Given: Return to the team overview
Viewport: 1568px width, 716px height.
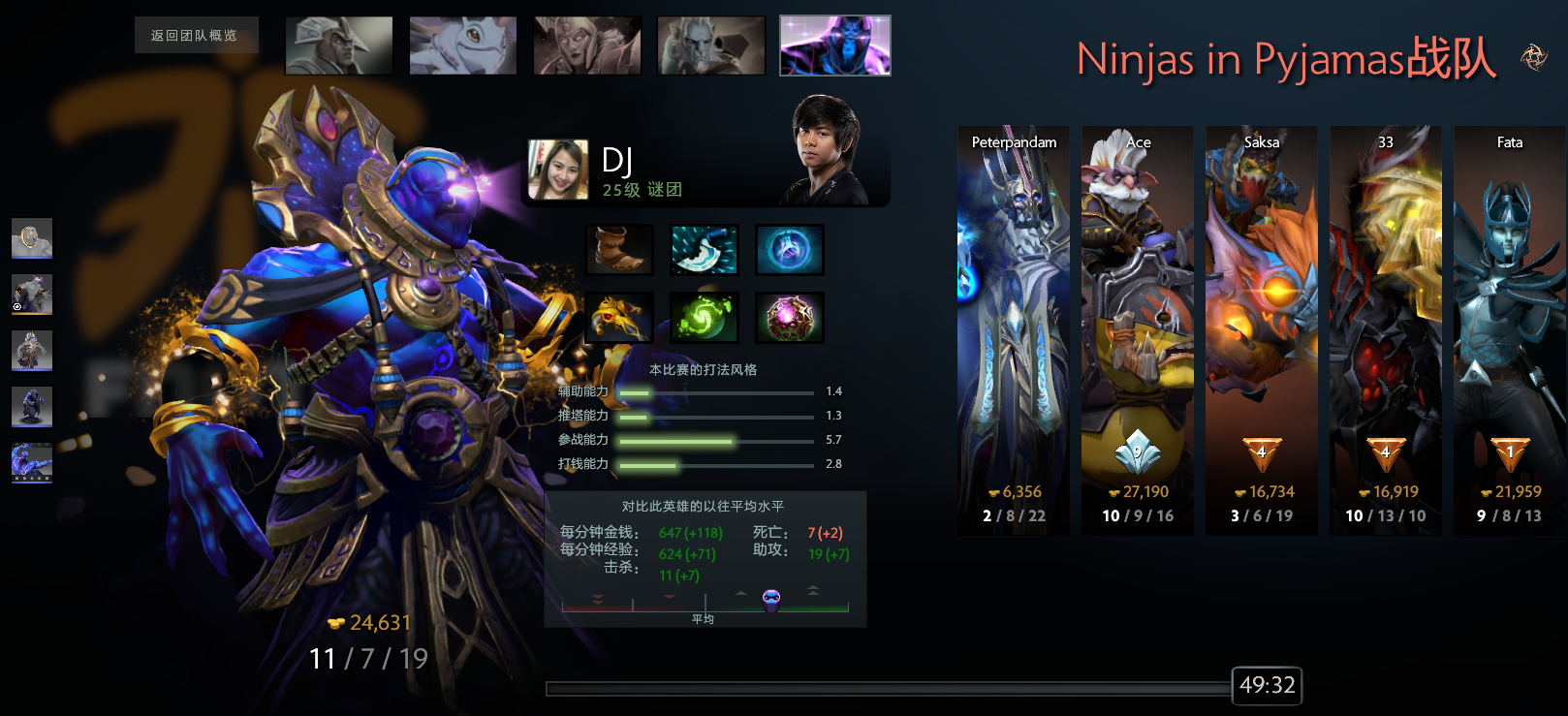Looking at the screenshot, I should 195,36.
